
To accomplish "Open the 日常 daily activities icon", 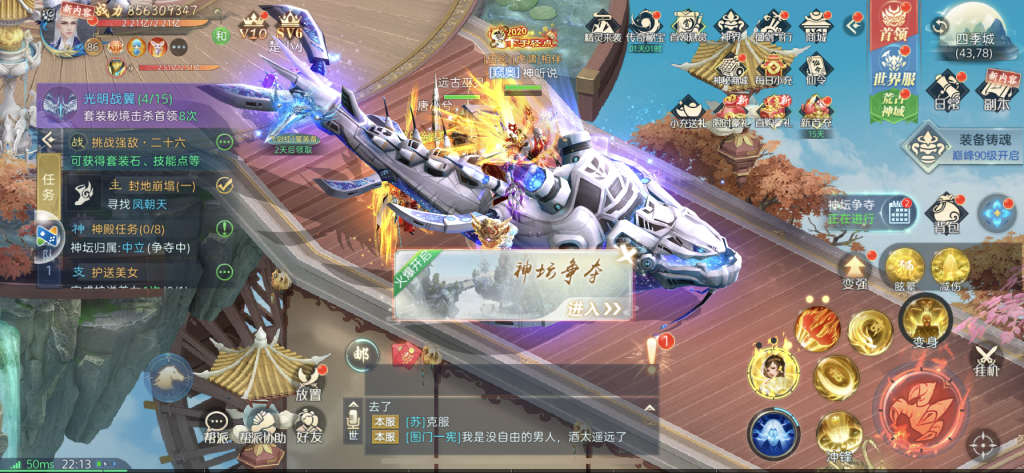I will [x=945, y=90].
